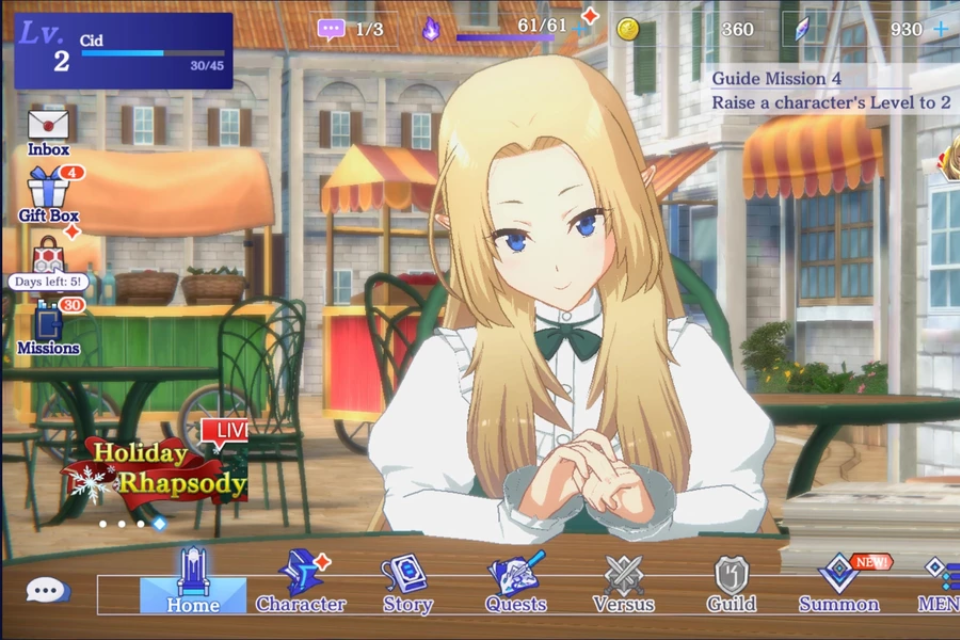The height and width of the screenshot is (640, 960).
Task: Switch to the Character tab
Action: point(300,582)
